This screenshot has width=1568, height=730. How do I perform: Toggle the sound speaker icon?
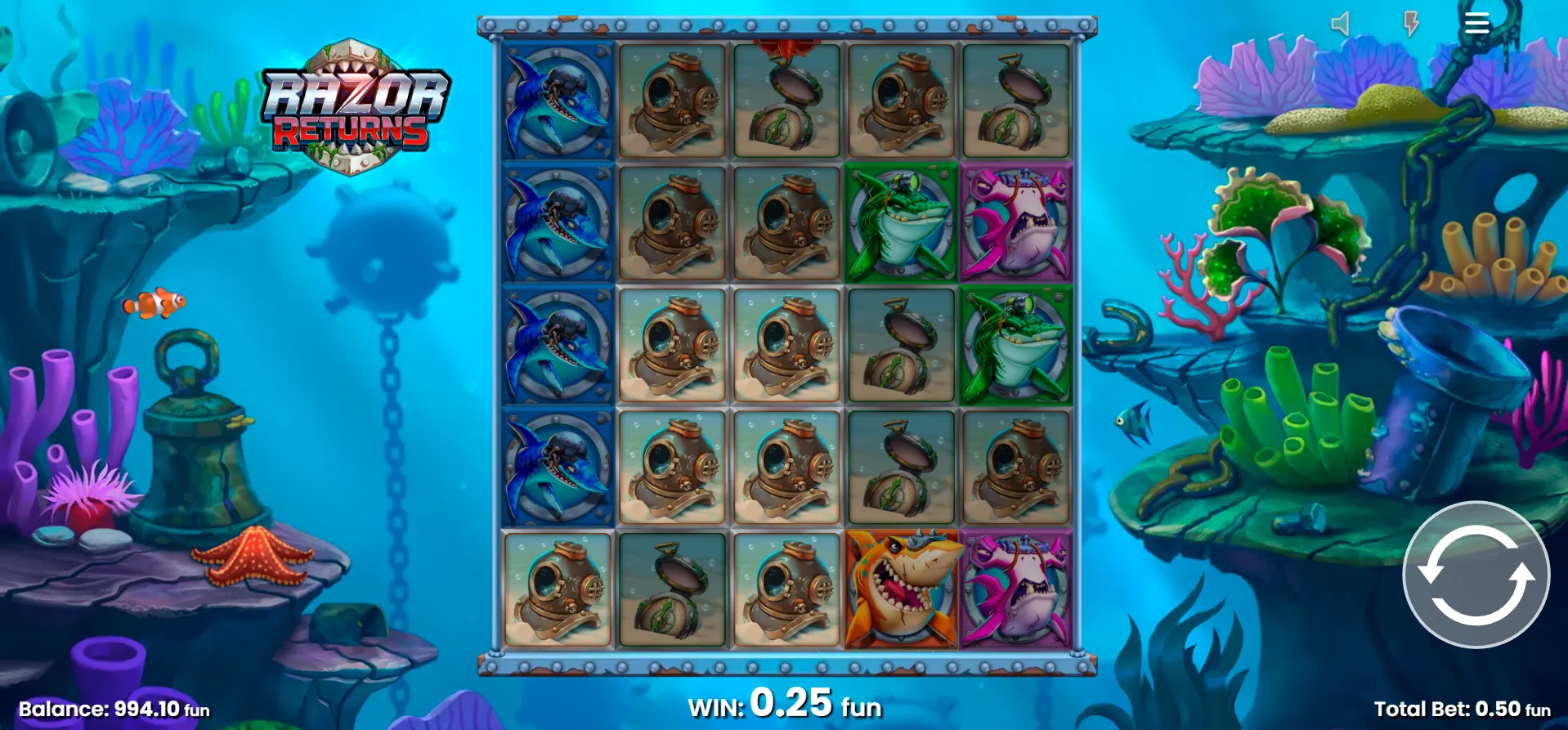point(1340,24)
